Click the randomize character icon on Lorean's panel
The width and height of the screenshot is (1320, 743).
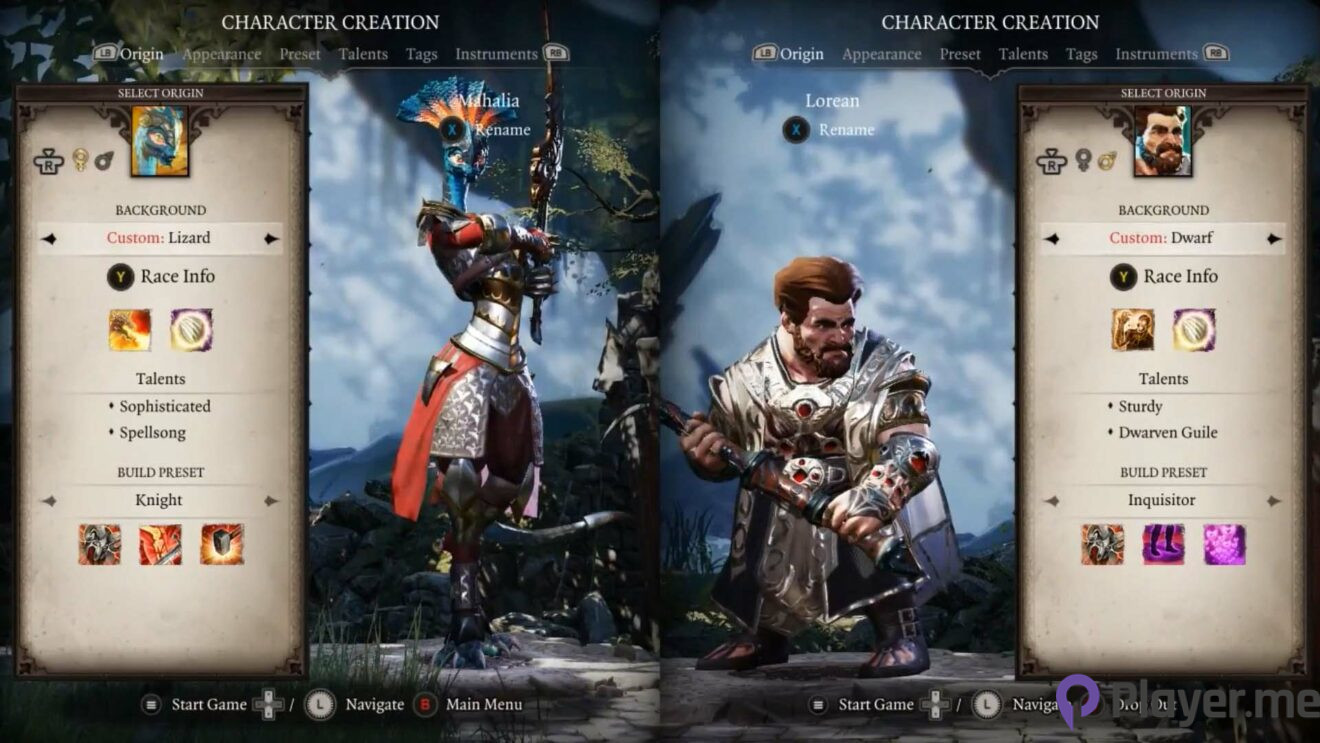coord(1053,161)
